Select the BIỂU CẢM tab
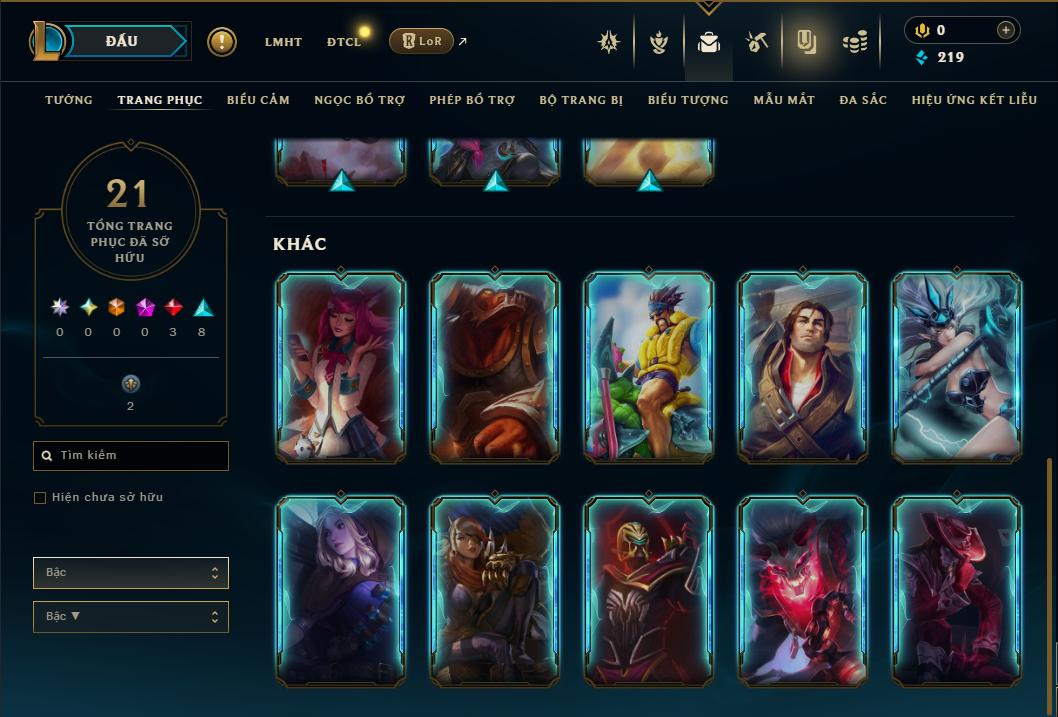The height and width of the screenshot is (717, 1058). tap(258, 100)
